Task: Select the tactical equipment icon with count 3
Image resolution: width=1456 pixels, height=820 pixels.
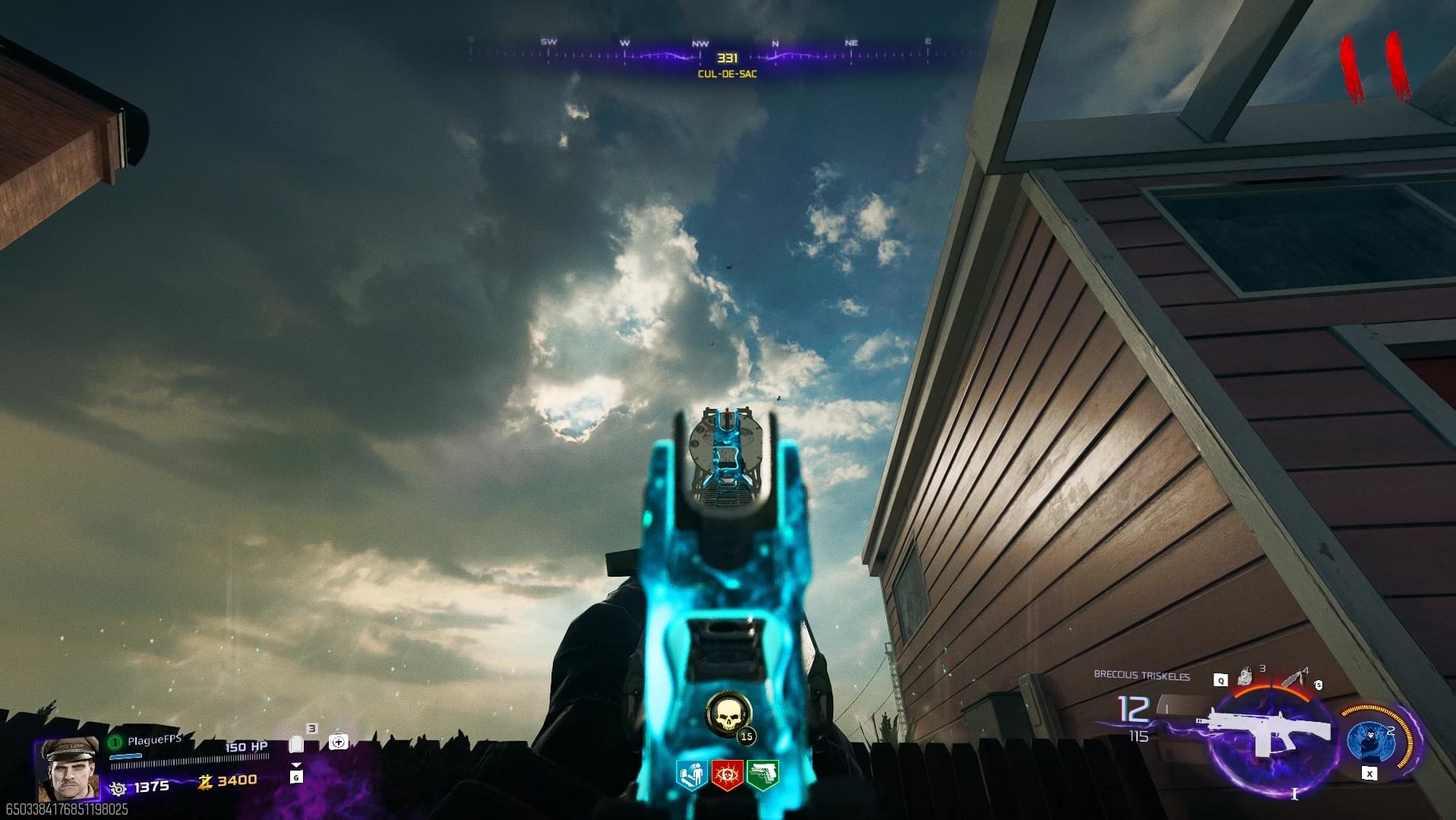Action: pyautogui.click(x=1245, y=676)
